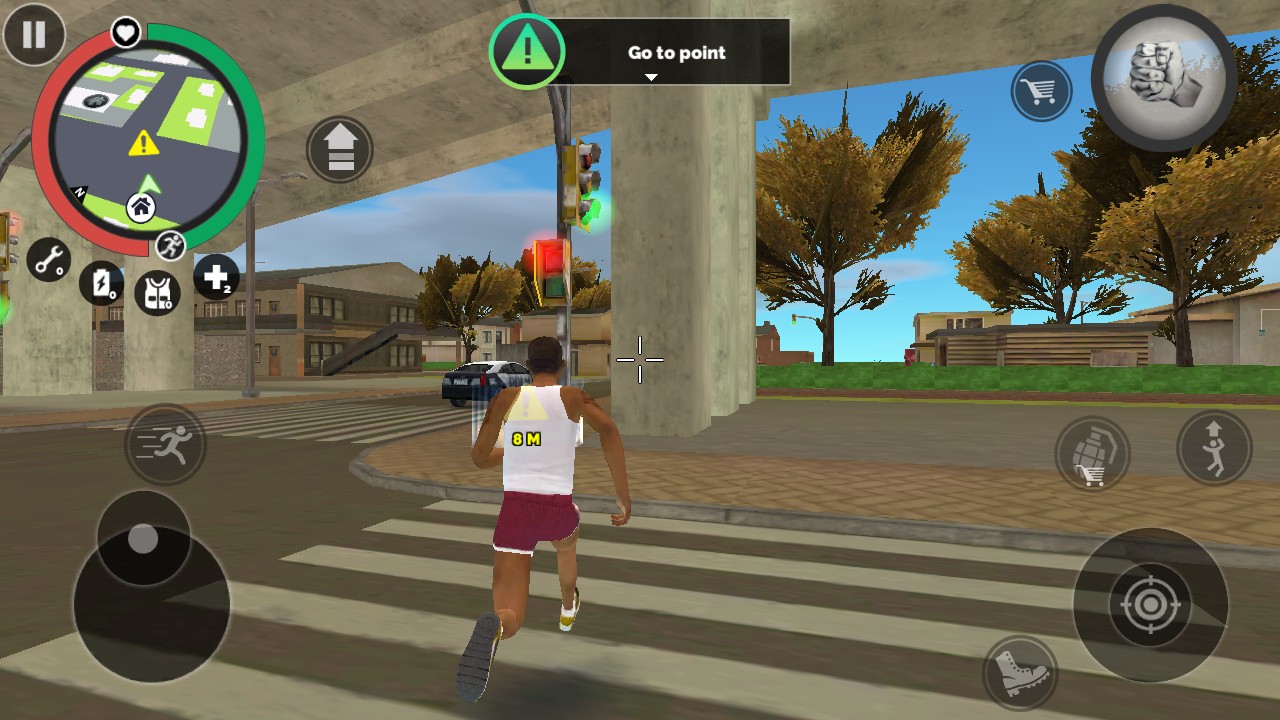Screen dimensions: 1280x720
Task: Pause the game
Action: click(x=34, y=34)
